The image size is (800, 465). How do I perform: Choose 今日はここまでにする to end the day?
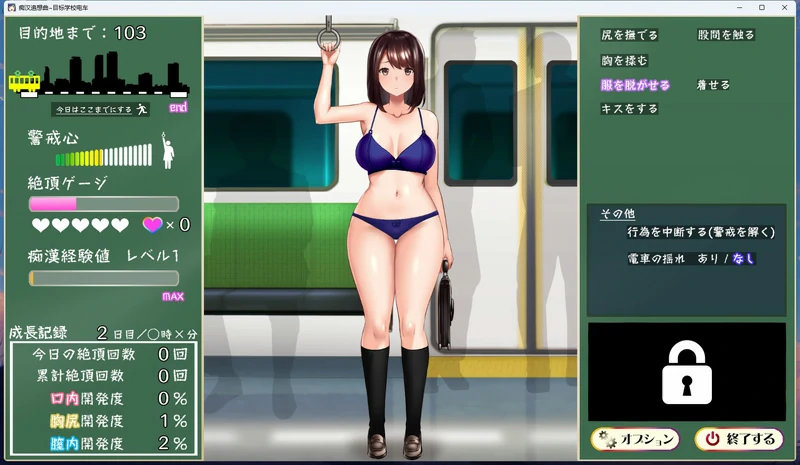[100, 109]
